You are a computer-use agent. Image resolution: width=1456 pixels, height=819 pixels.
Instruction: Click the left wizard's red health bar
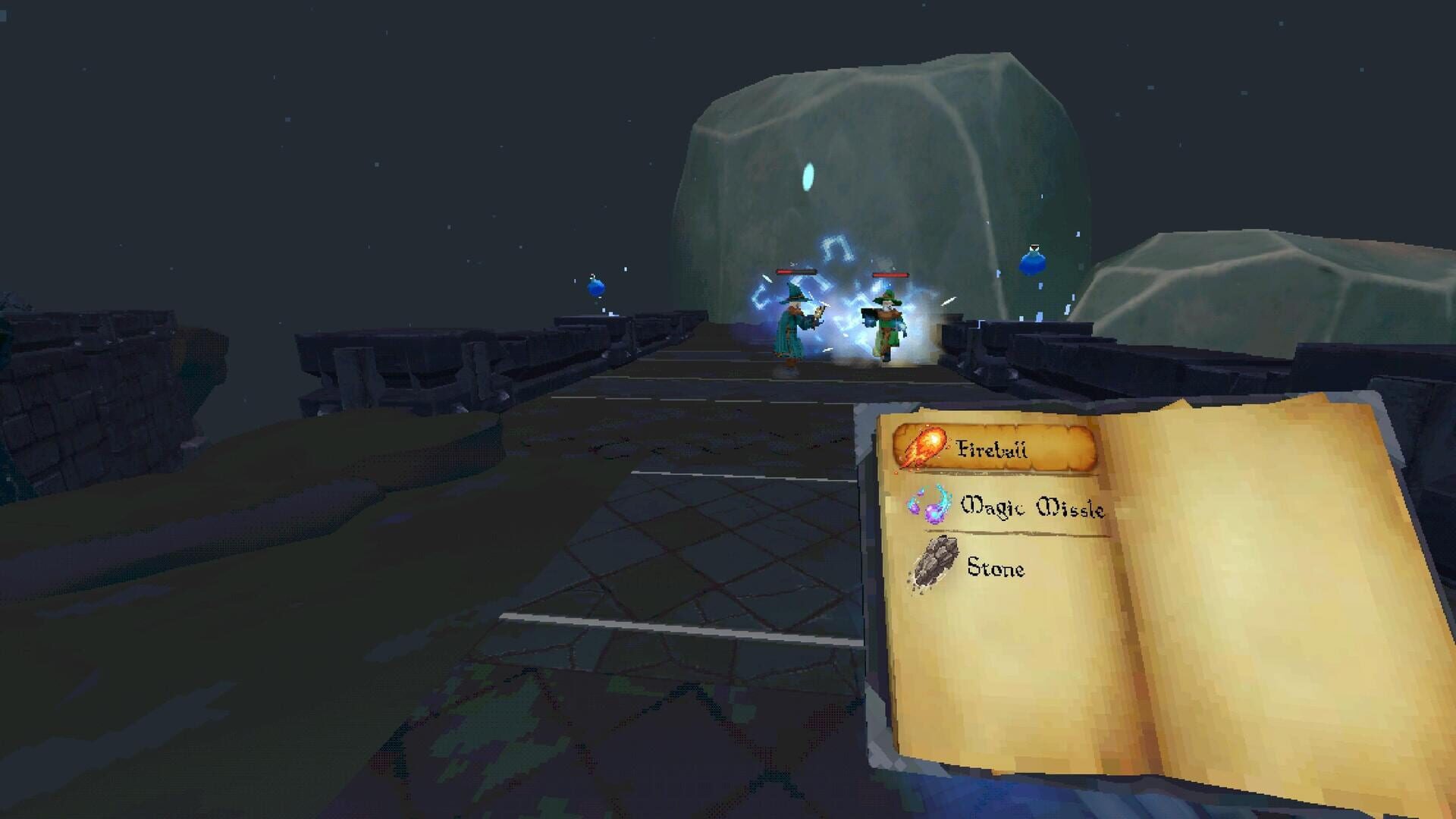click(796, 273)
